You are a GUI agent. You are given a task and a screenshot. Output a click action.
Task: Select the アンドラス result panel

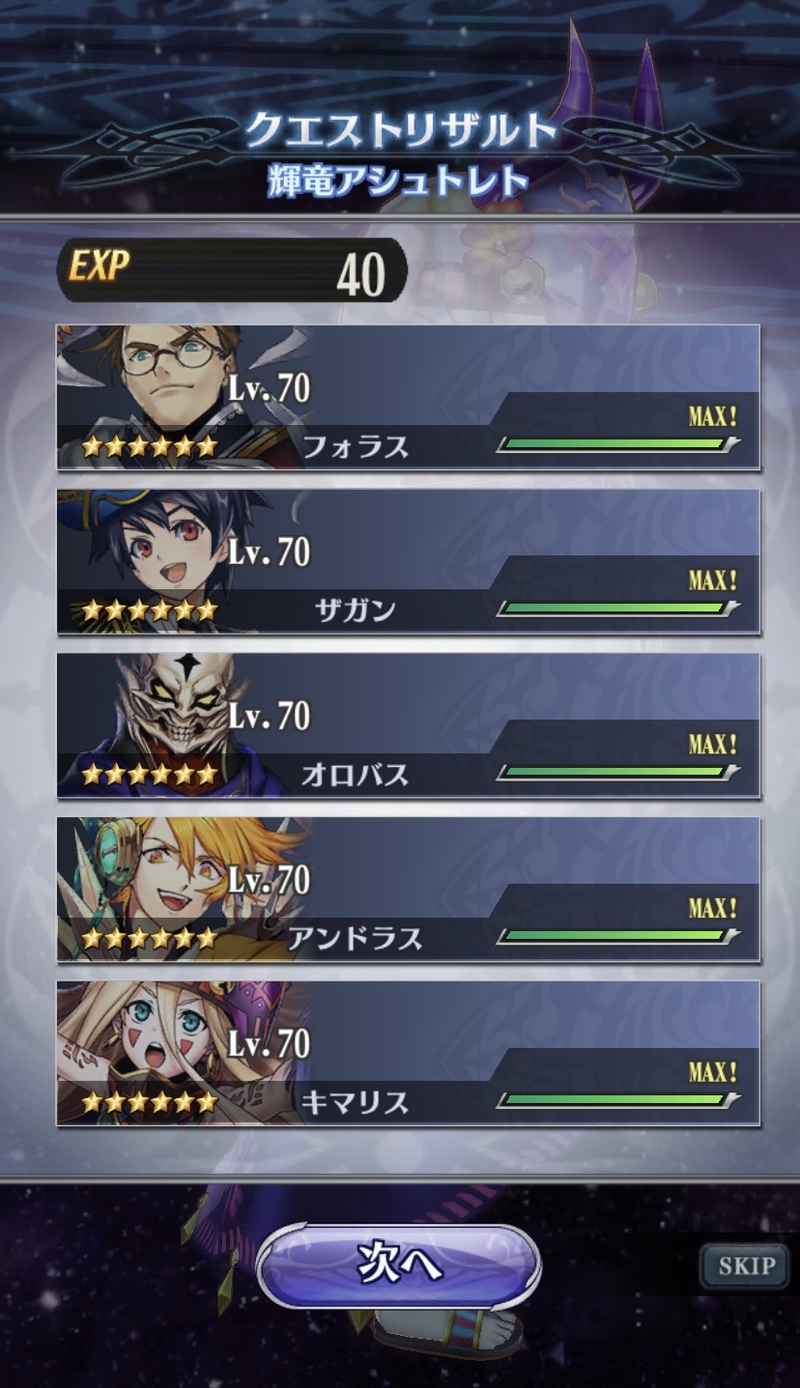point(408,890)
